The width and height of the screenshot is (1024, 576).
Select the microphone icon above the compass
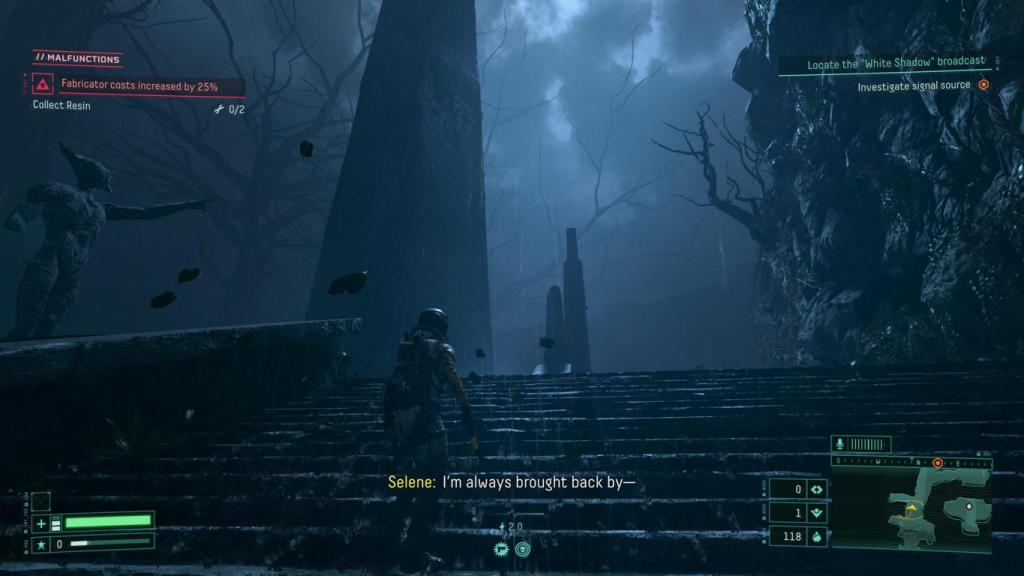click(x=841, y=444)
